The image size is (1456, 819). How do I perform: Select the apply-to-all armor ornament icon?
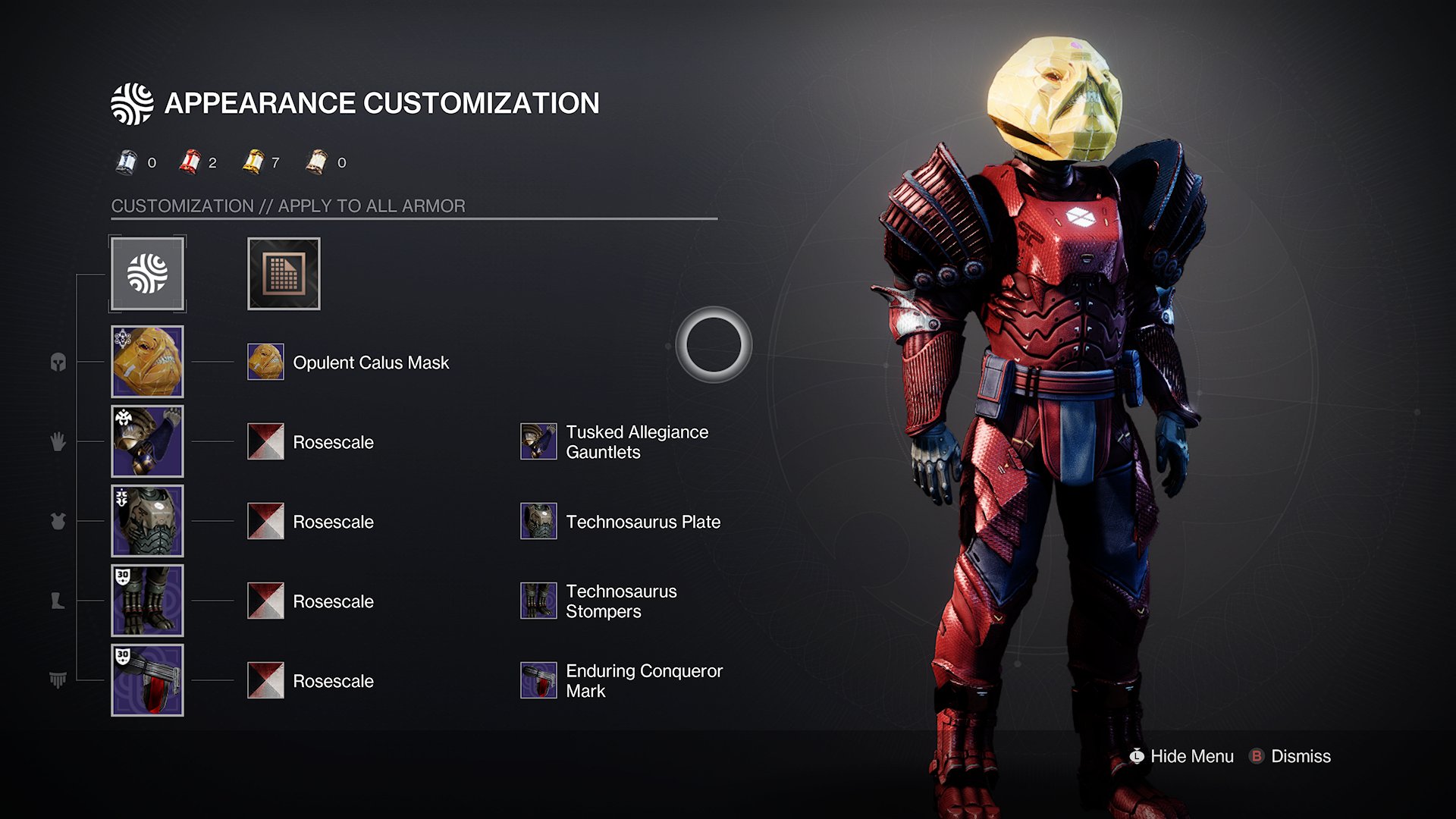coord(148,274)
